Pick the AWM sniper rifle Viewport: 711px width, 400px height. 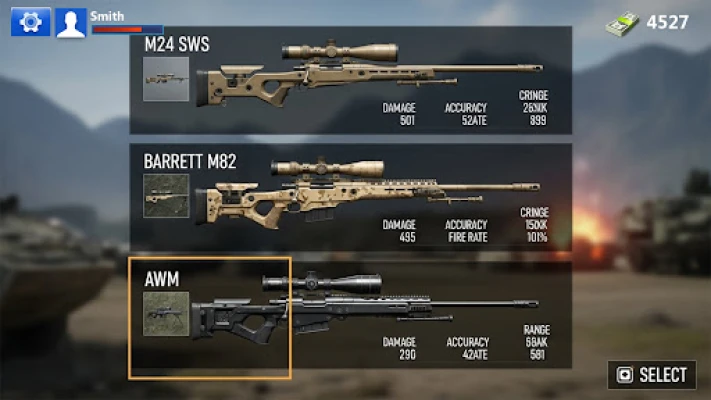click(355, 316)
